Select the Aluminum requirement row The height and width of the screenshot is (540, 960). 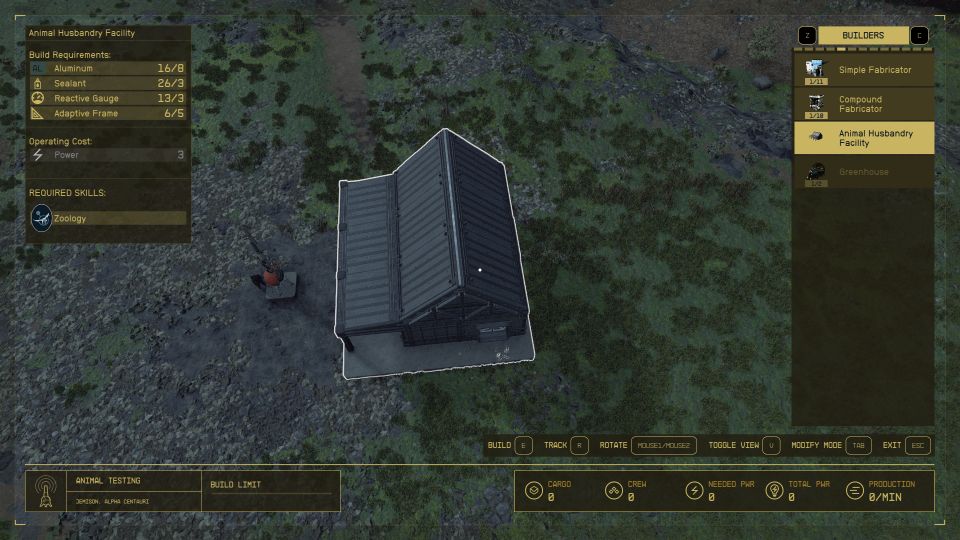coord(108,68)
